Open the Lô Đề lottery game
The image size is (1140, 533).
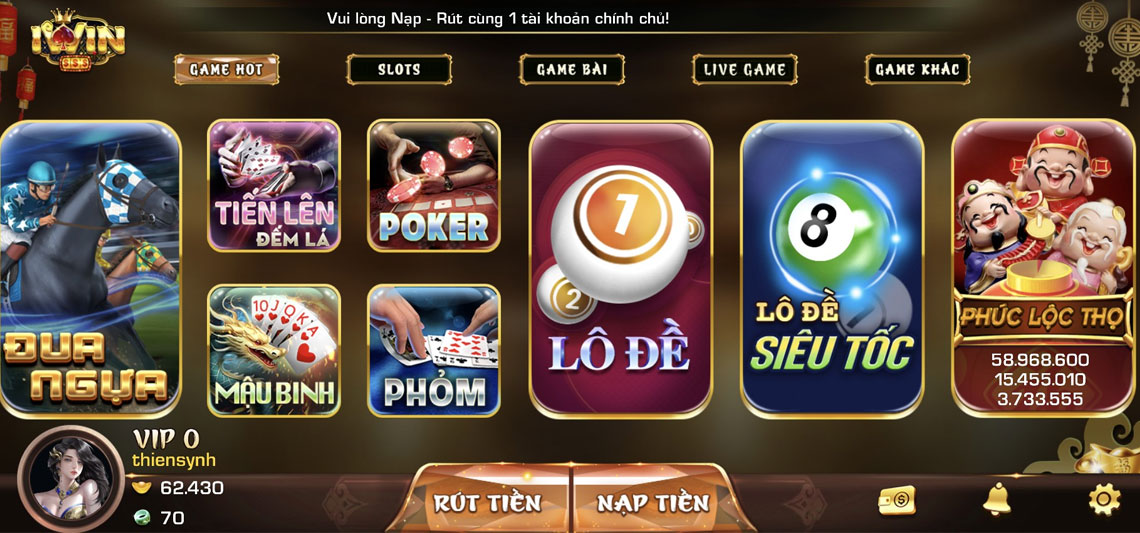coord(620,268)
